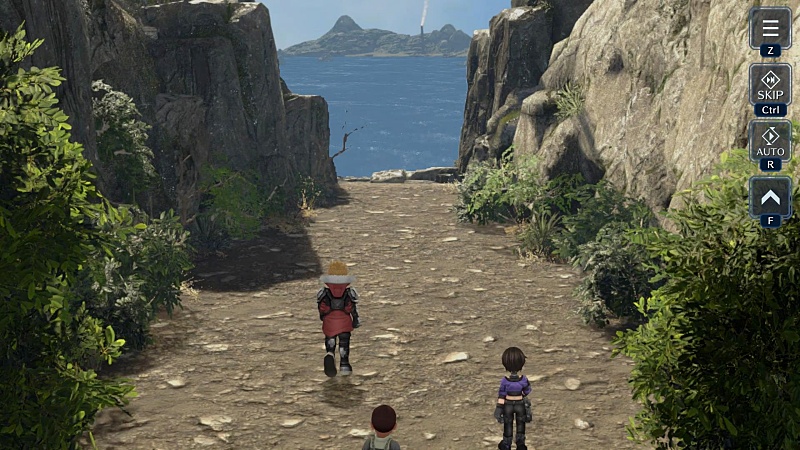
Task: Skip the cutscene with the SKIP button
Action: 770,84
